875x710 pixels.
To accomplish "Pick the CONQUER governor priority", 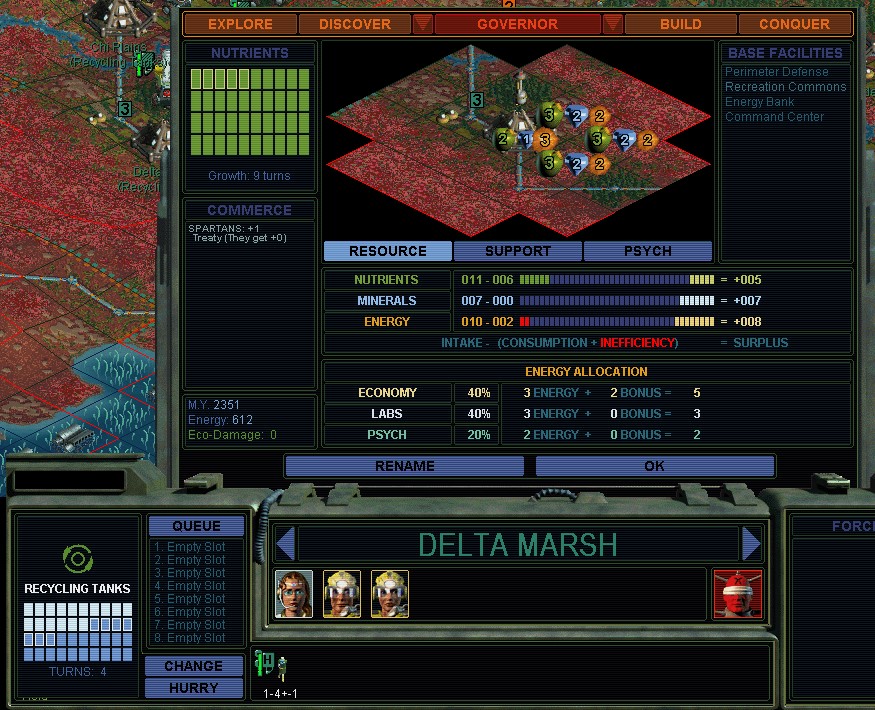I will pyautogui.click(x=794, y=24).
